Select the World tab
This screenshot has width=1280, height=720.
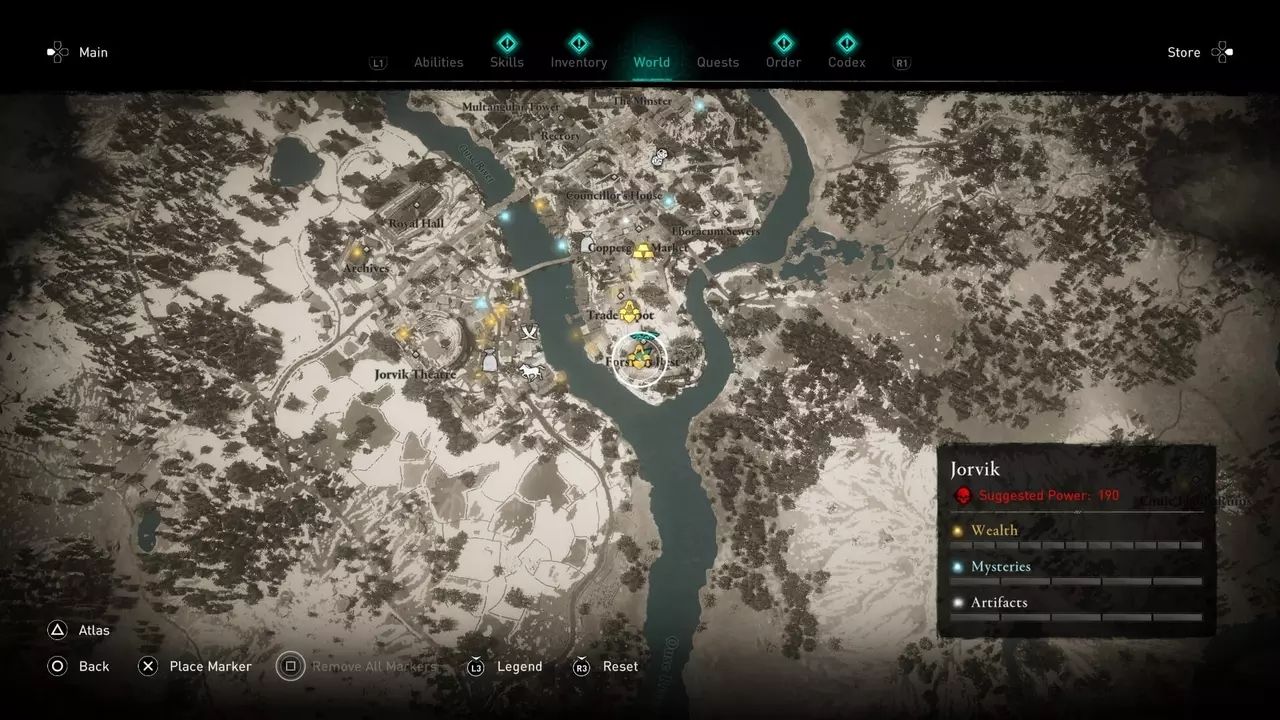(651, 62)
